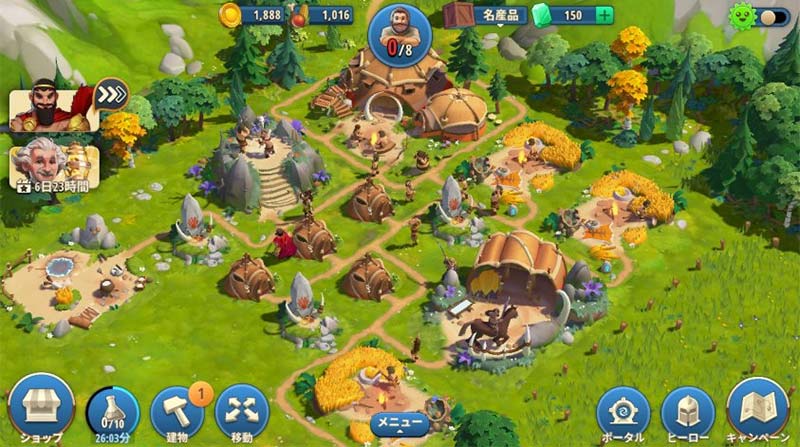Viewport: 800px width, 447px height.
Task: Expand the fast-forward arrows button
Action: click(112, 93)
